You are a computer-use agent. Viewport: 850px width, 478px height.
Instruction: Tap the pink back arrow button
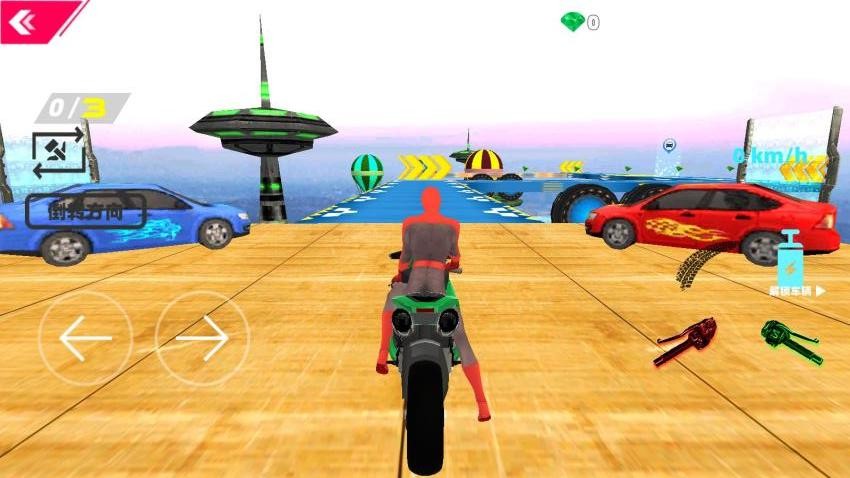coord(23,20)
